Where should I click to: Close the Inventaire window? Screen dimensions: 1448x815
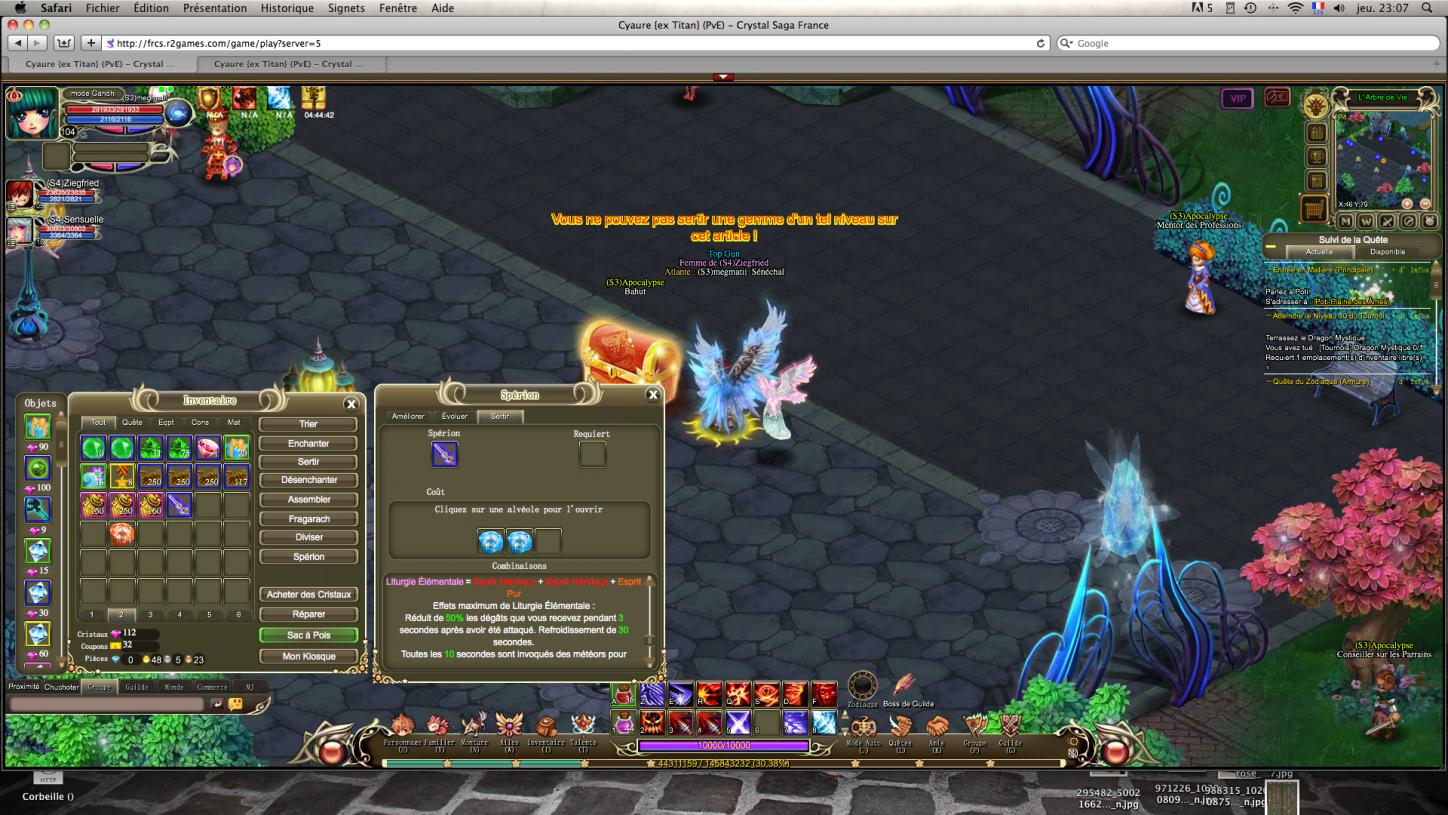point(351,404)
